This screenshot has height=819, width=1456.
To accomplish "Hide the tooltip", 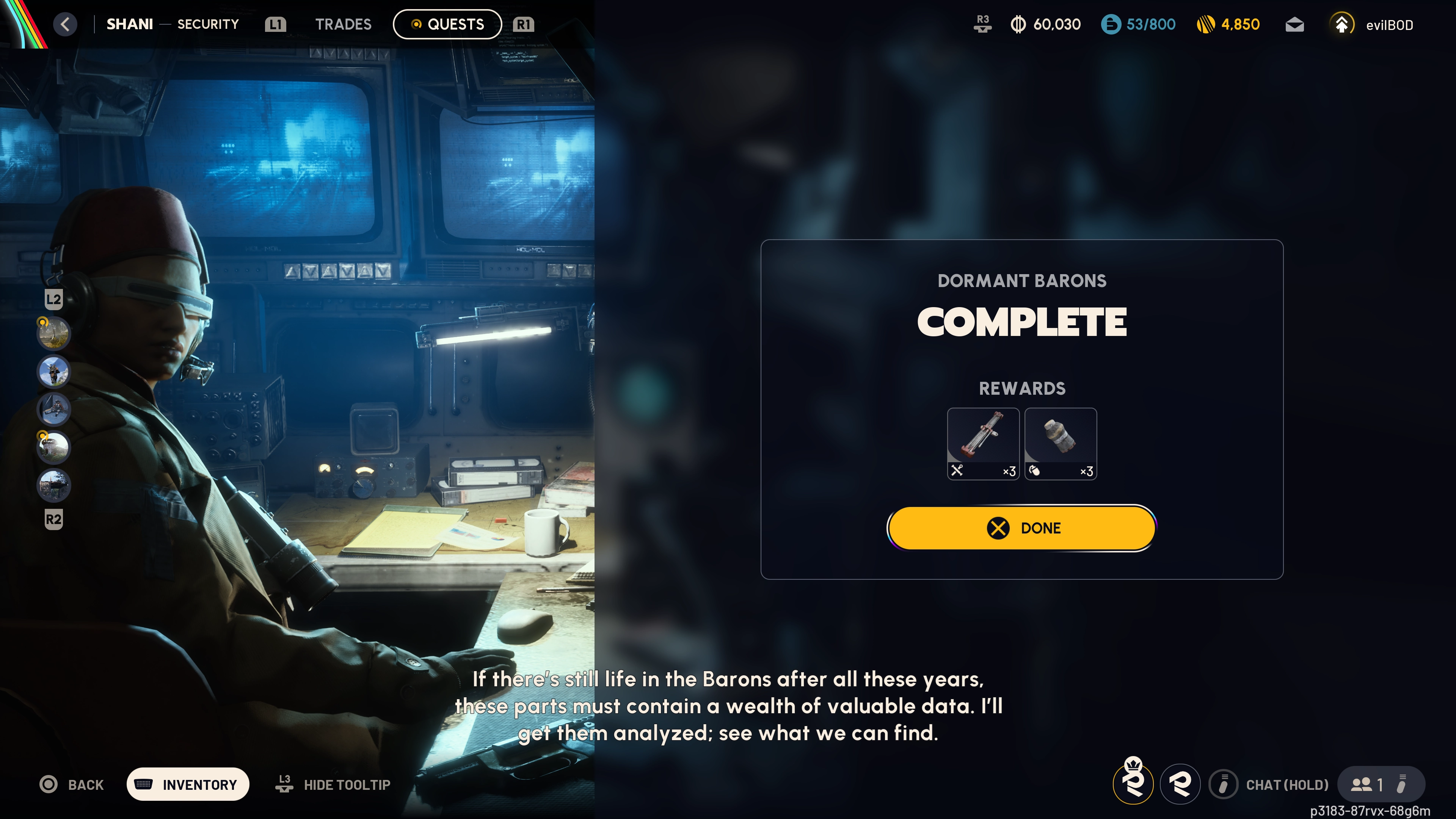I will (334, 784).
